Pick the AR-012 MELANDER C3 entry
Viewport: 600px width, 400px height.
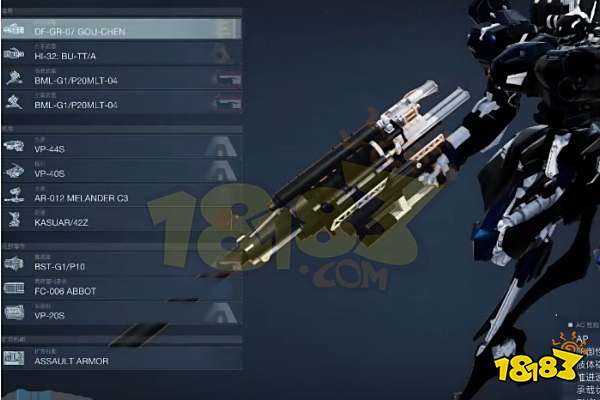tap(120, 196)
